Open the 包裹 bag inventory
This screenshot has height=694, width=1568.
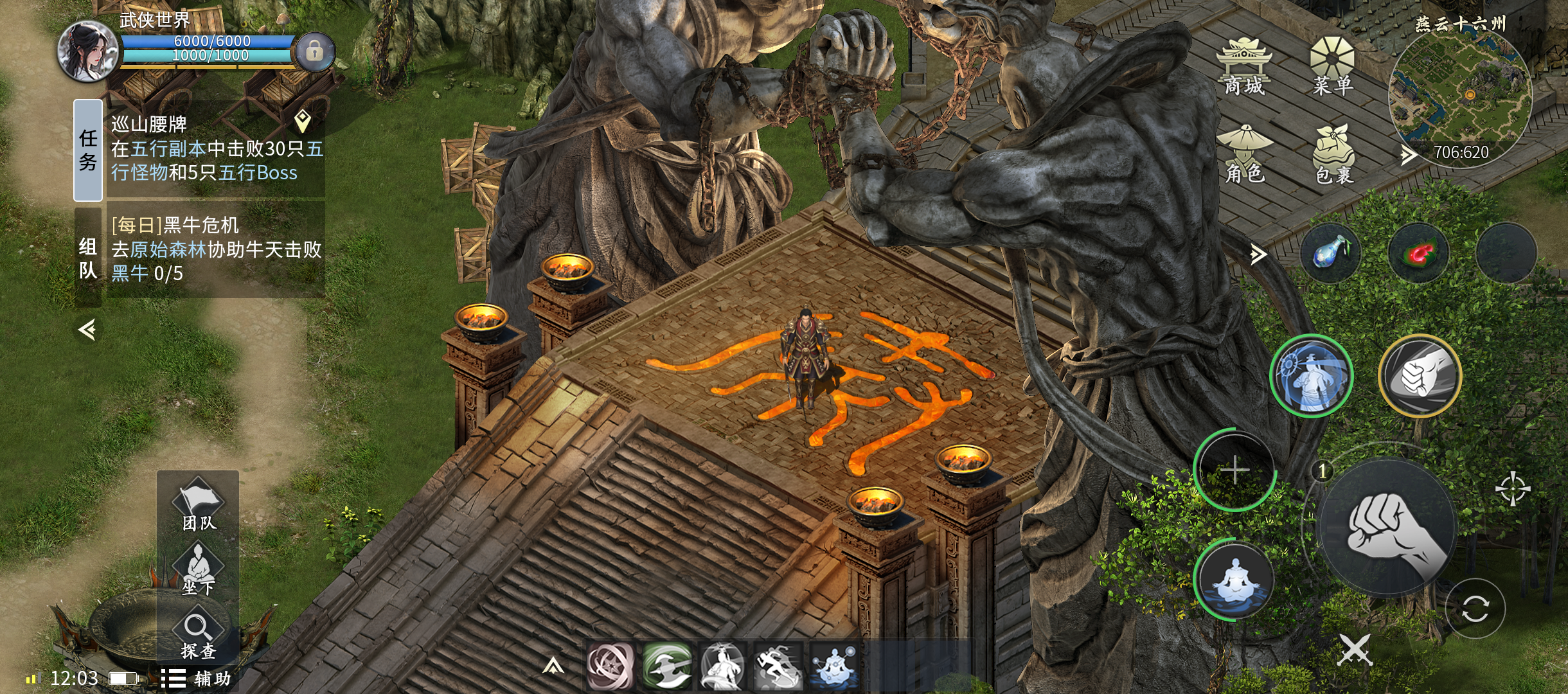1334,154
